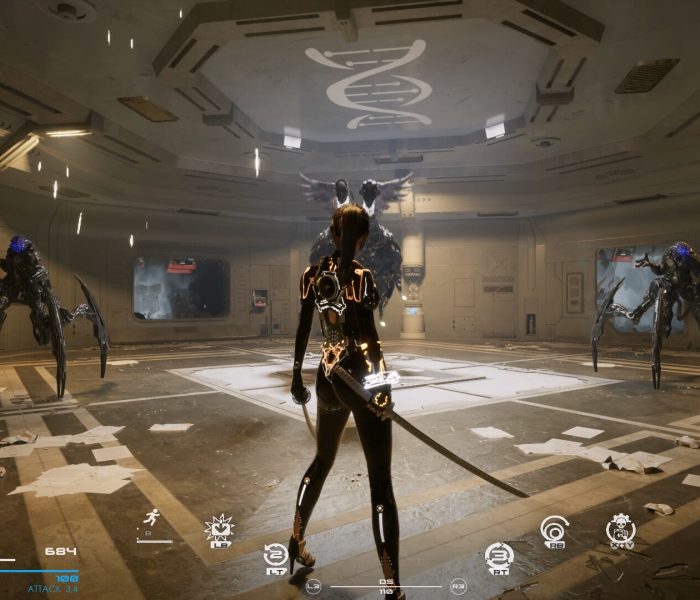Activate the spiral swirl ability icon
Screen dimensions: 700x600
(553, 528)
